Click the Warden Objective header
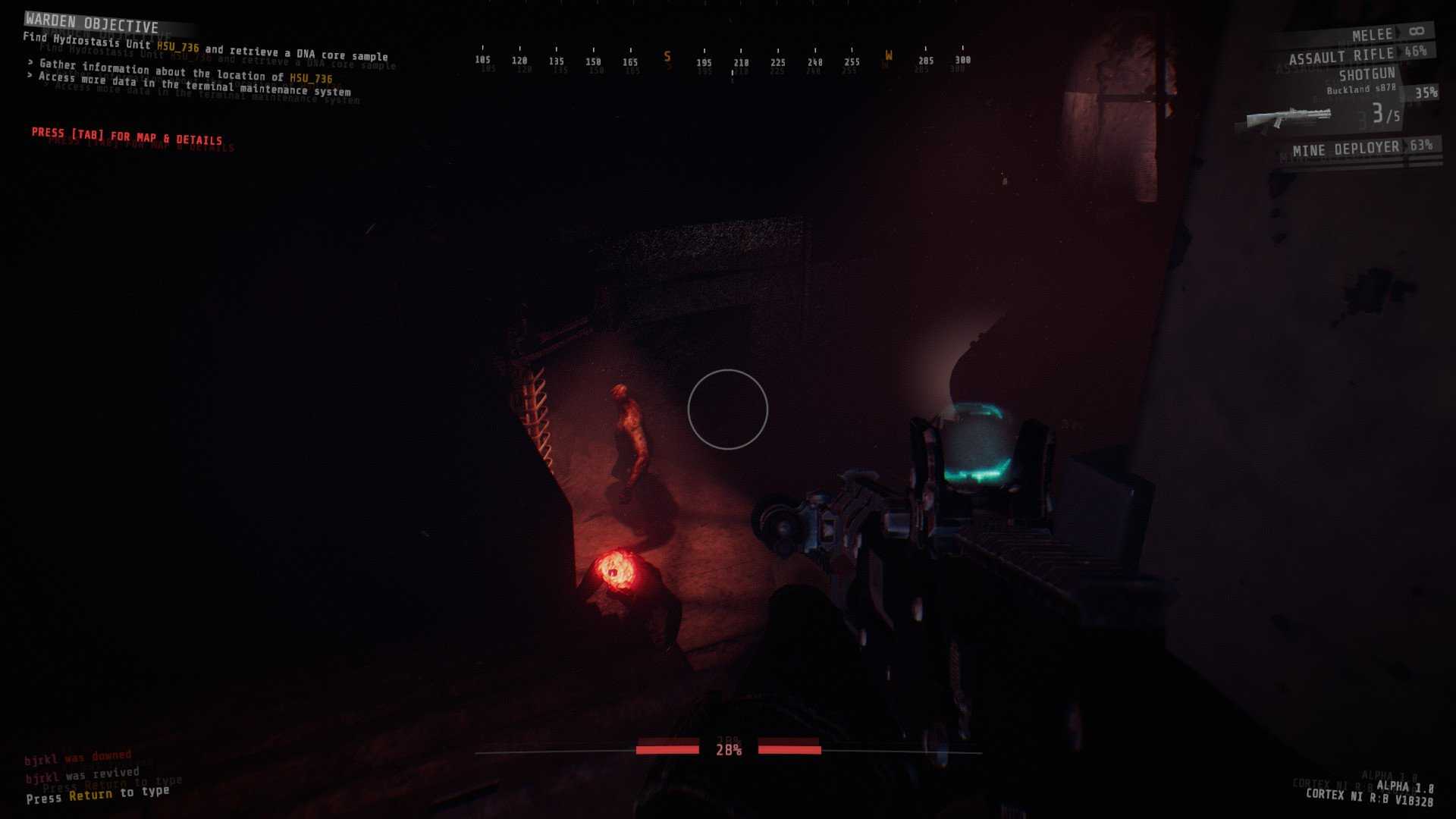Image resolution: width=1456 pixels, height=819 pixels. [92, 24]
